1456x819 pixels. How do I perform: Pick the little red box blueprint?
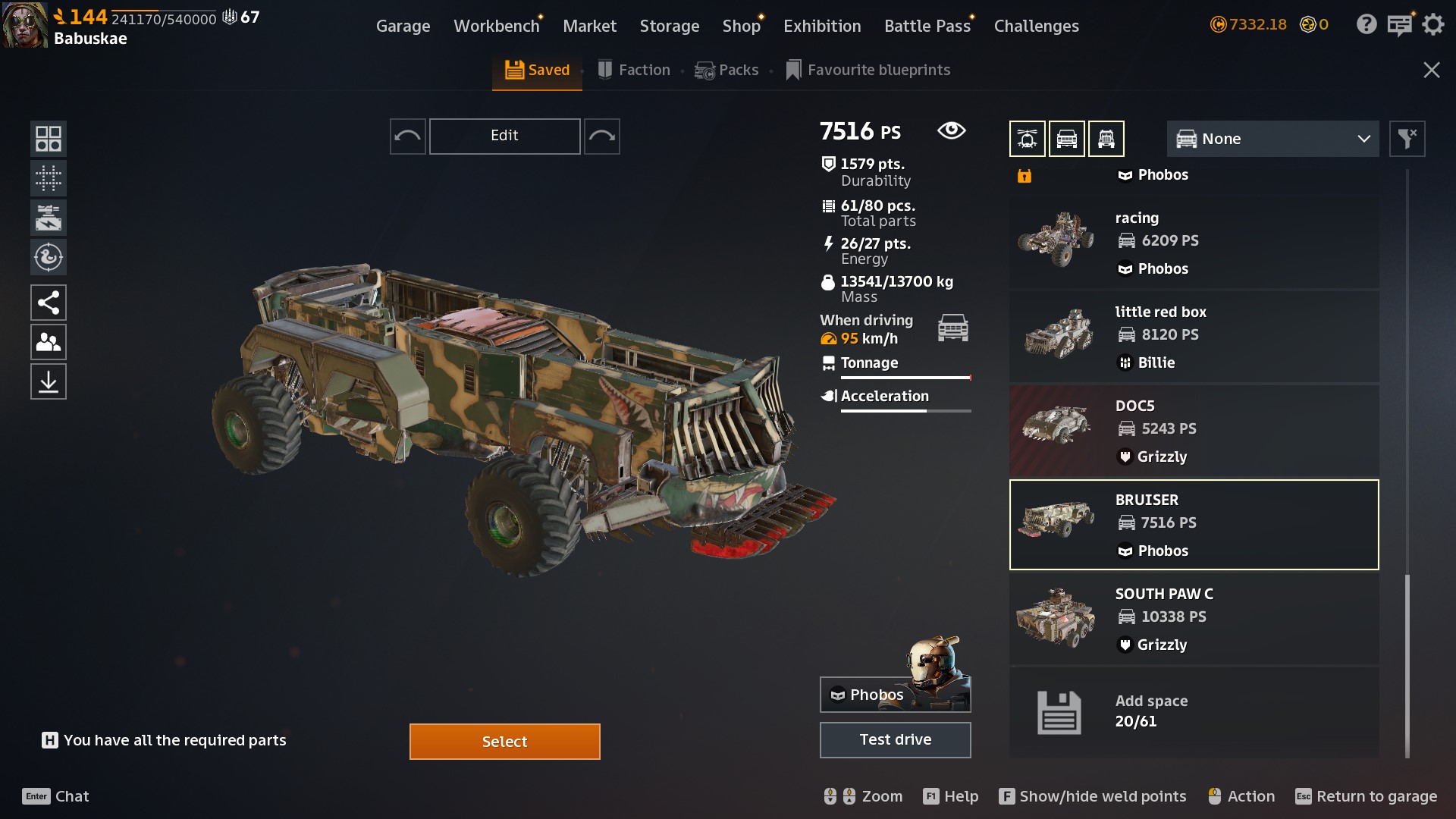tap(1194, 336)
